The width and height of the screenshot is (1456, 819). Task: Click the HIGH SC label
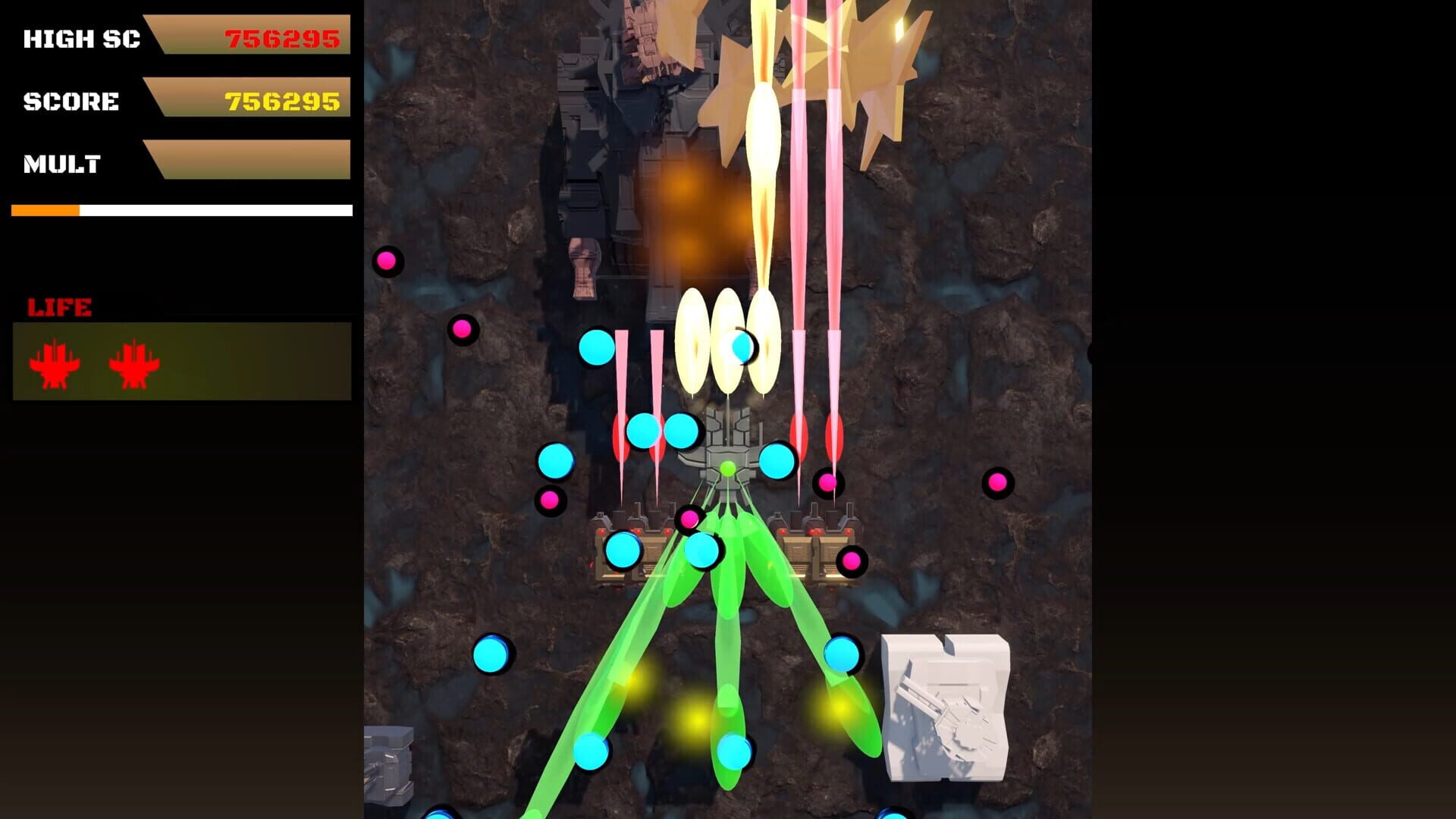(82, 39)
